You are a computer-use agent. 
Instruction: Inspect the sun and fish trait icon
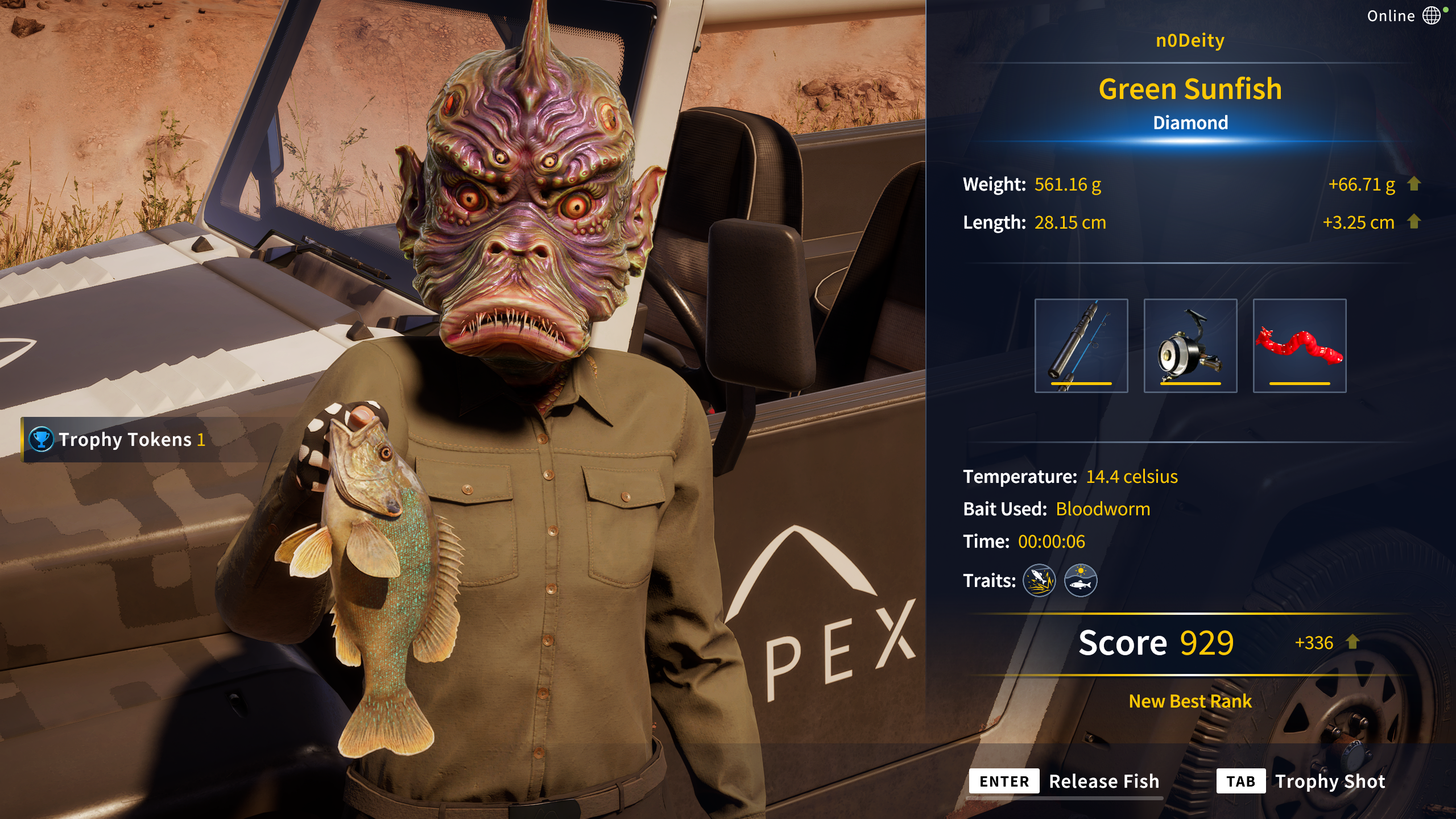1080,581
